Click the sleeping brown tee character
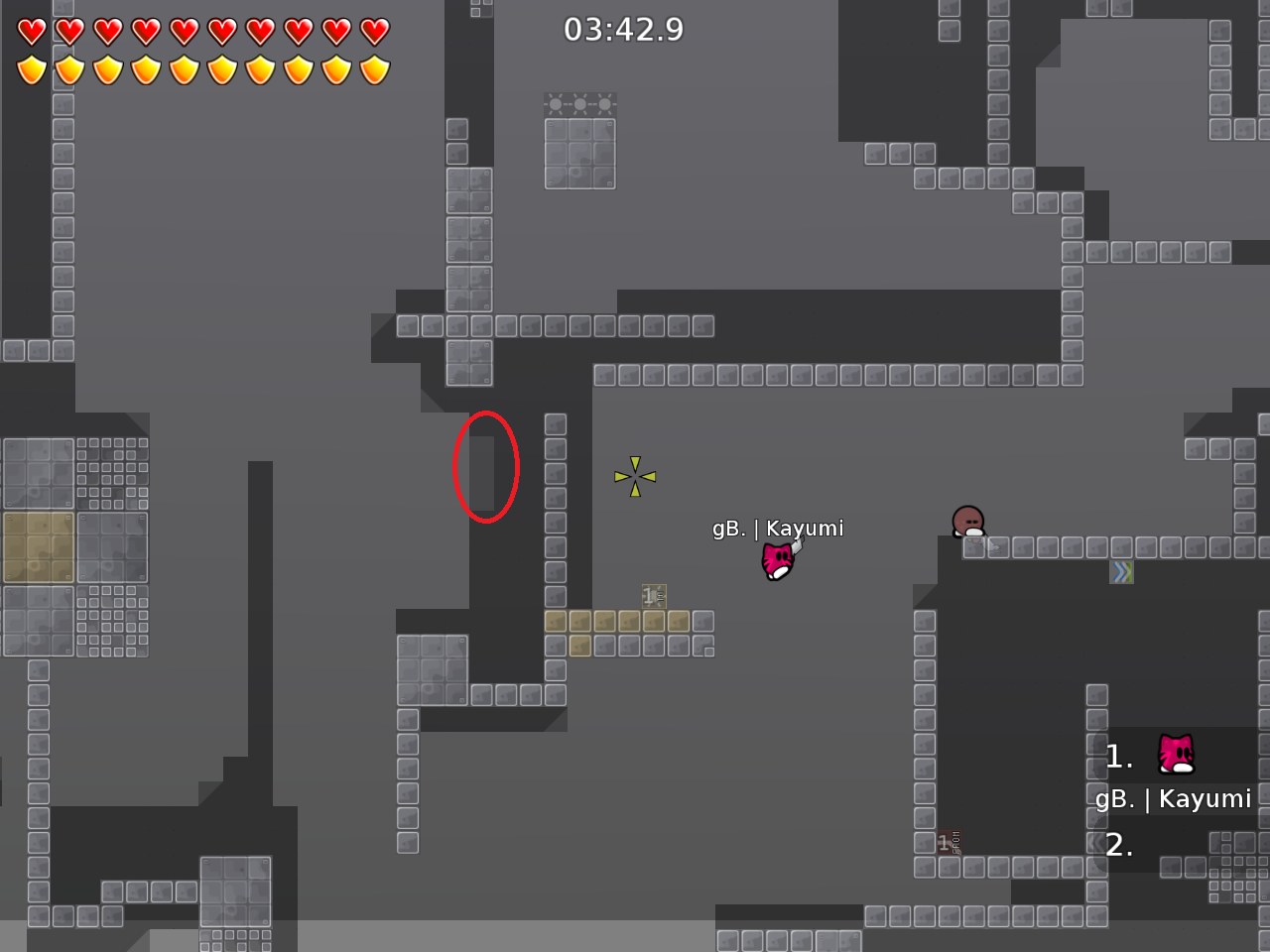Image resolution: width=1270 pixels, height=952 pixels. [x=967, y=523]
